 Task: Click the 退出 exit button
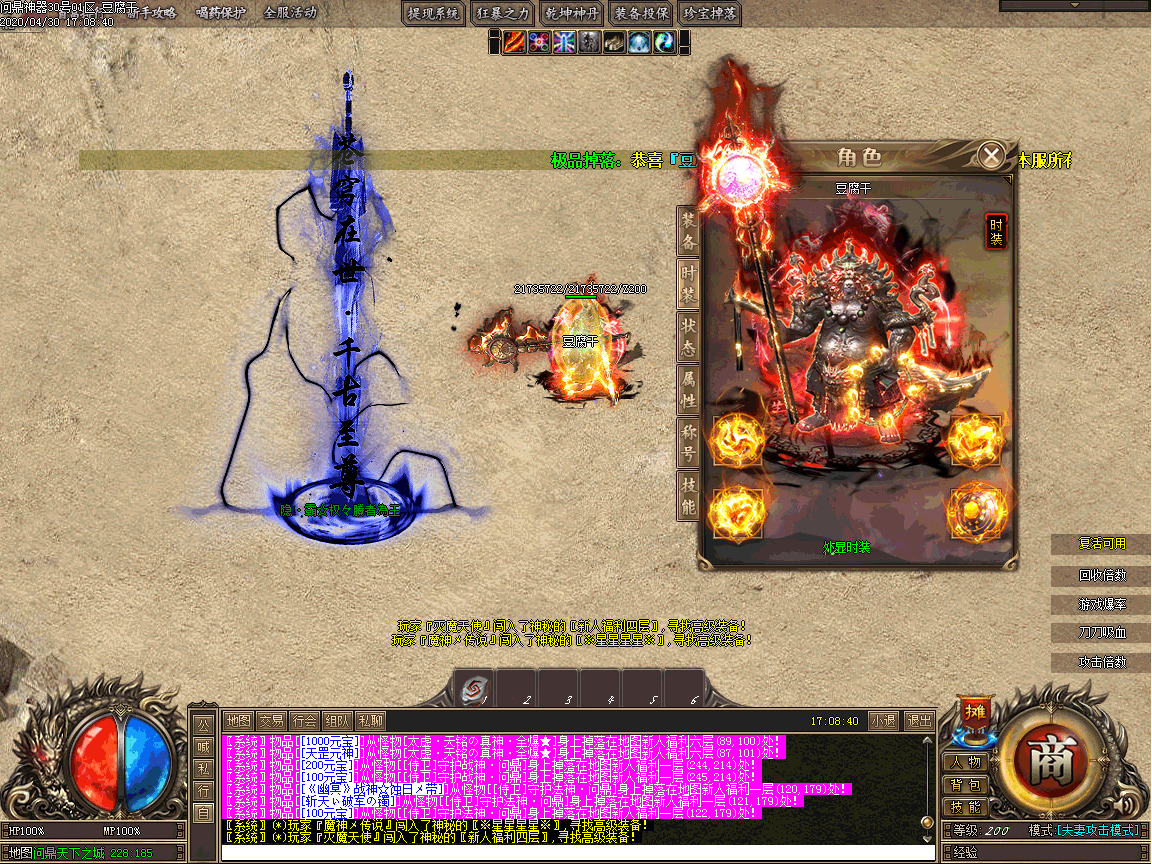point(918,720)
